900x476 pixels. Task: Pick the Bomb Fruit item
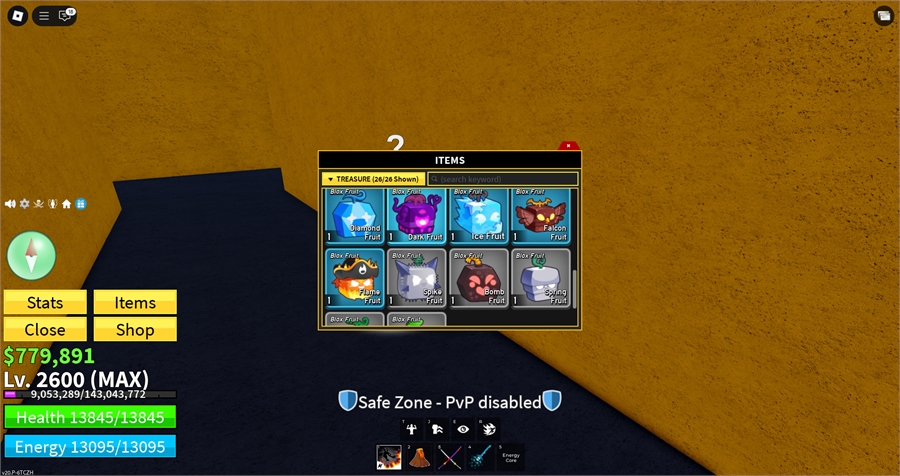click(478, 277)
